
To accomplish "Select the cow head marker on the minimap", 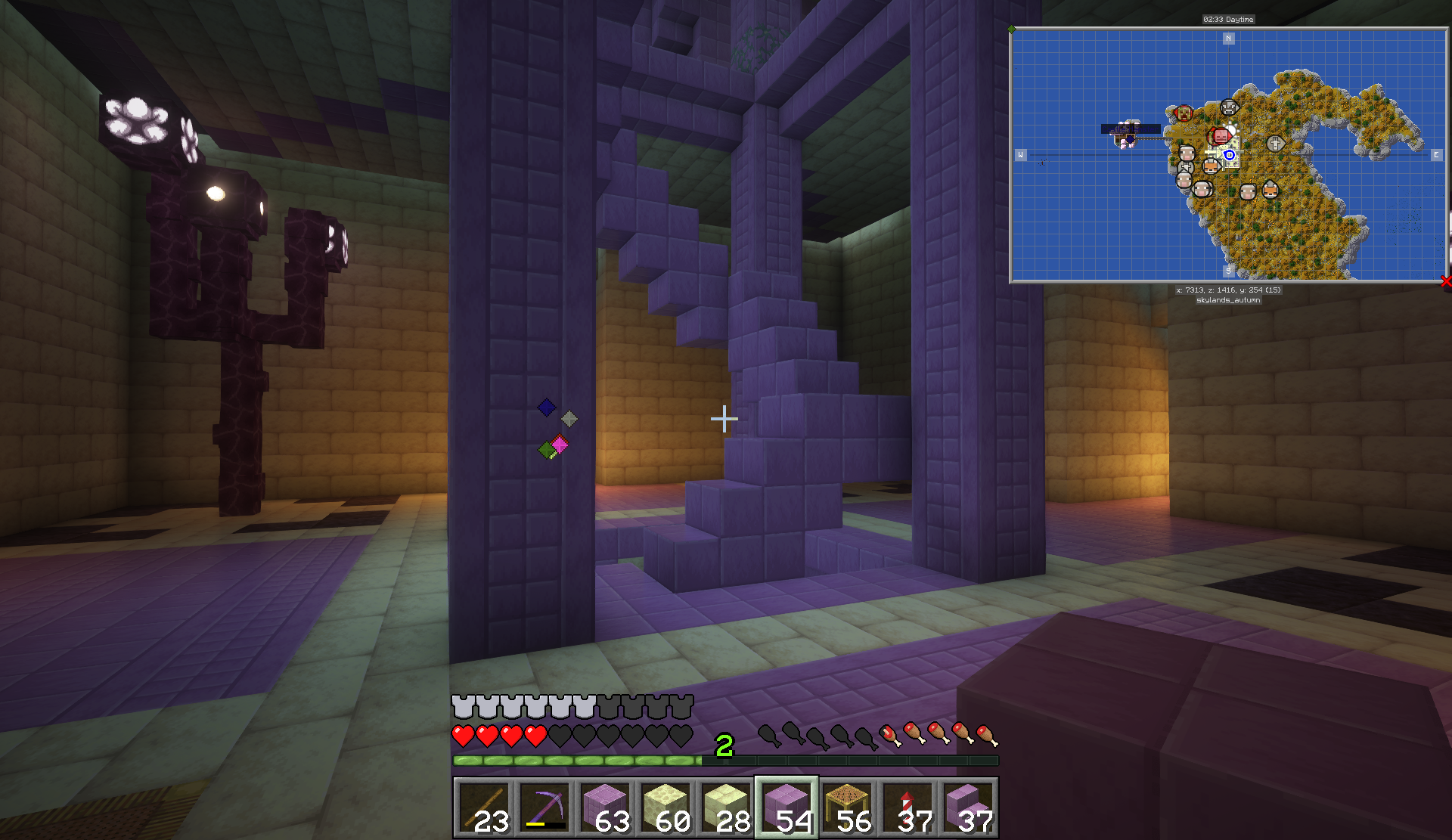I will pos(1230,107).
